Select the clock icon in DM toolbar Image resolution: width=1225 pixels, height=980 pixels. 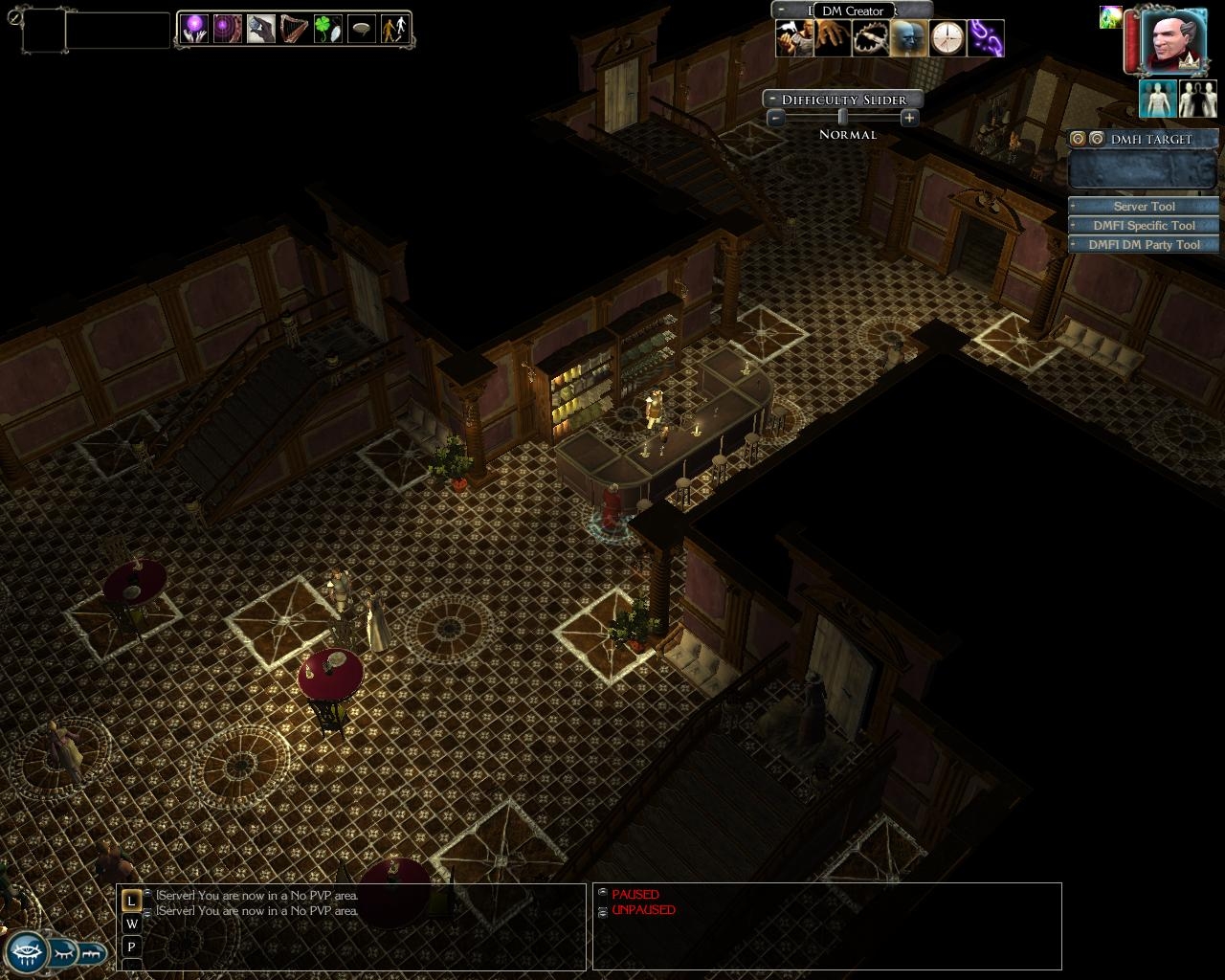(x=947, y=38)
